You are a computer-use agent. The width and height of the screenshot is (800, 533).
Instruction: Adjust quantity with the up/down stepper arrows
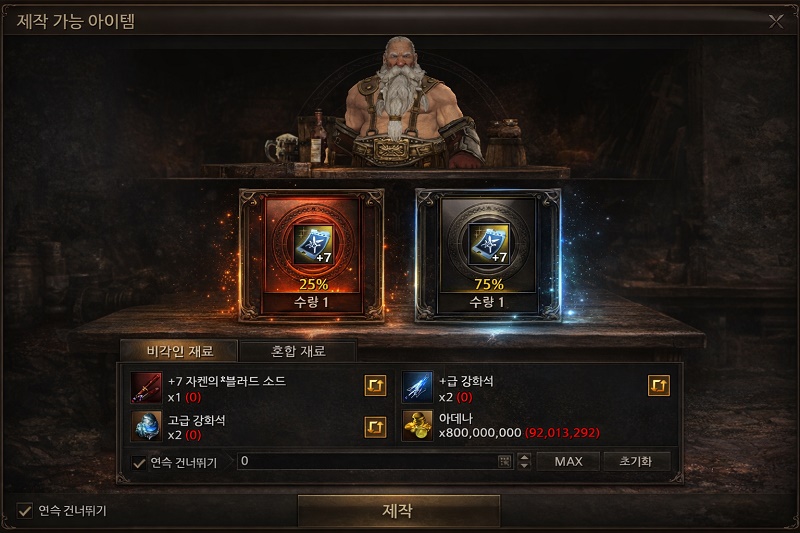[523, 462]
